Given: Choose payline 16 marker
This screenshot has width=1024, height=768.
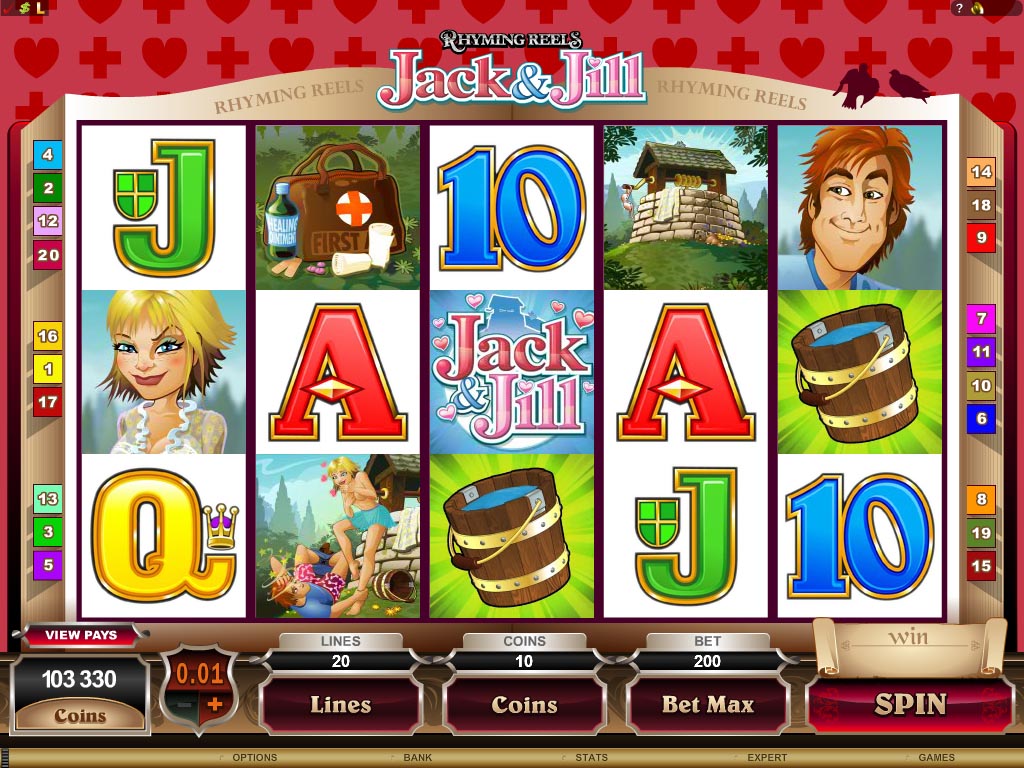Looking at the screenshot, I should point(47,336).
